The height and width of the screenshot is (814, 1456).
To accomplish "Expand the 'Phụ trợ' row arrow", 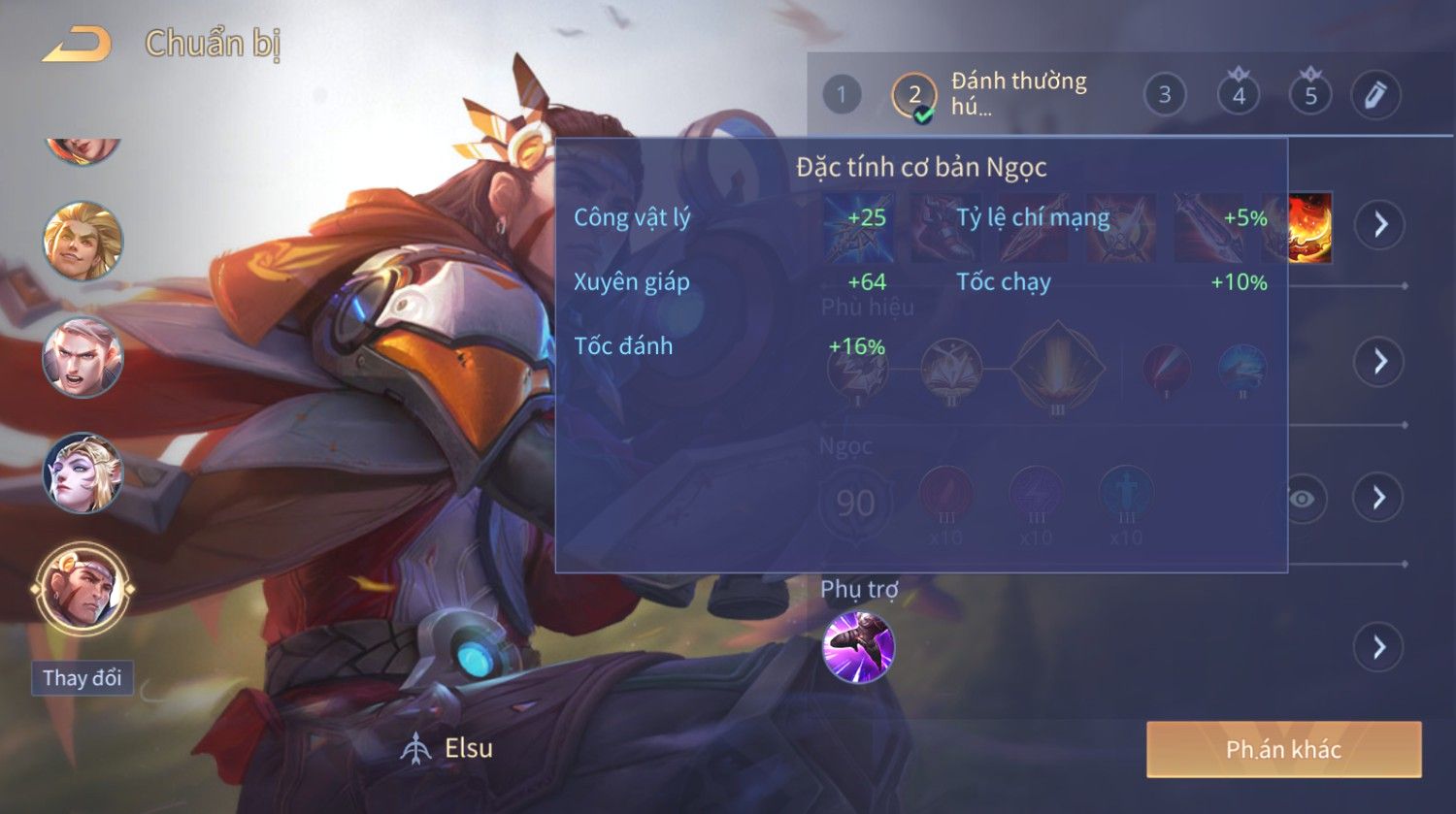I will [x=1379, y=647].
